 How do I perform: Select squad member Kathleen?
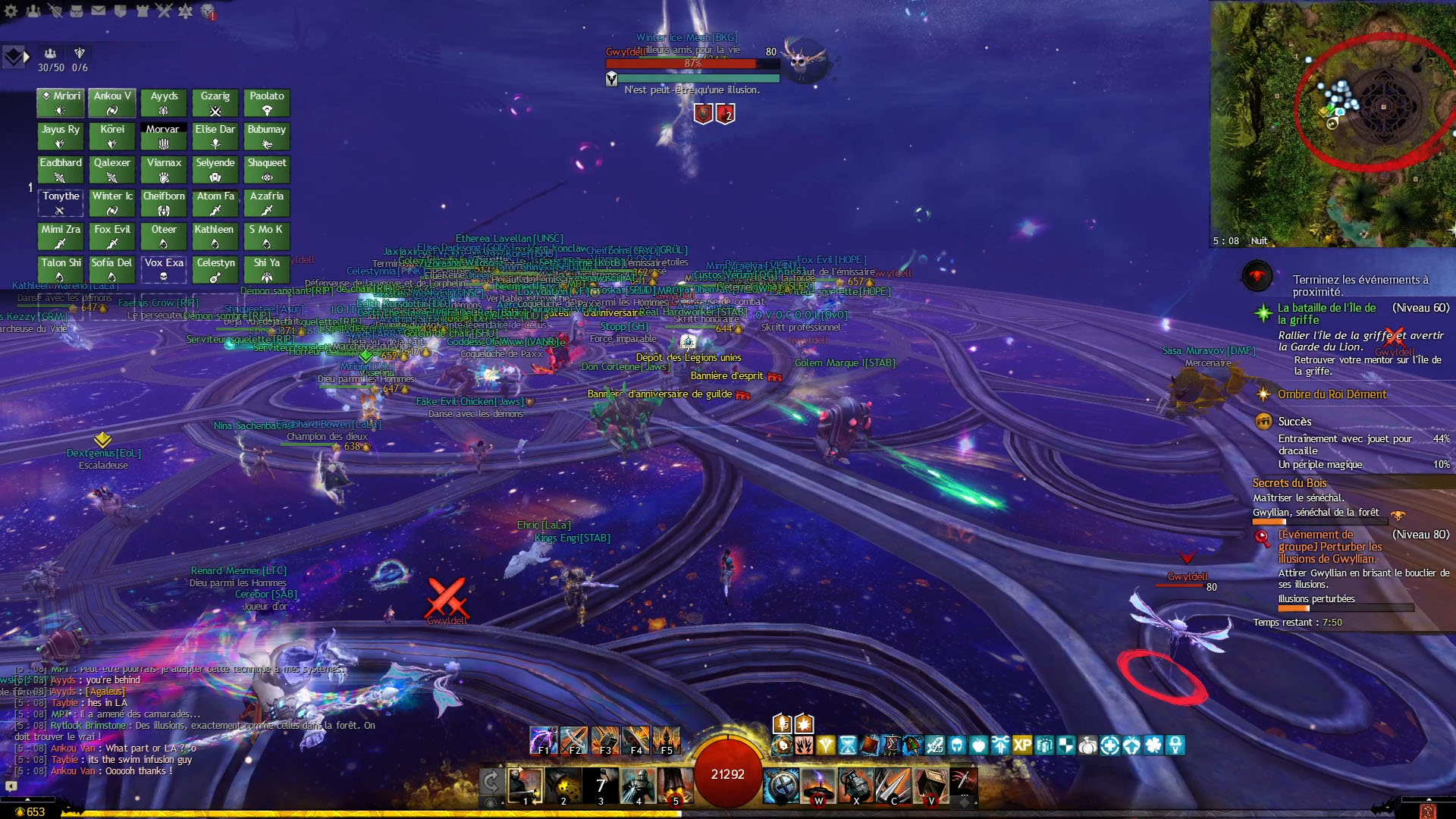click(215, 236)
